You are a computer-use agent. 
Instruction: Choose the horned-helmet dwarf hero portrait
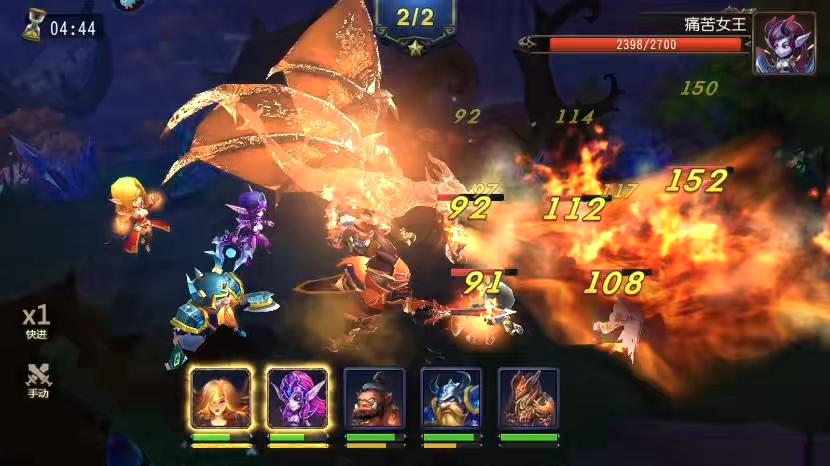(x=451, y=398)
